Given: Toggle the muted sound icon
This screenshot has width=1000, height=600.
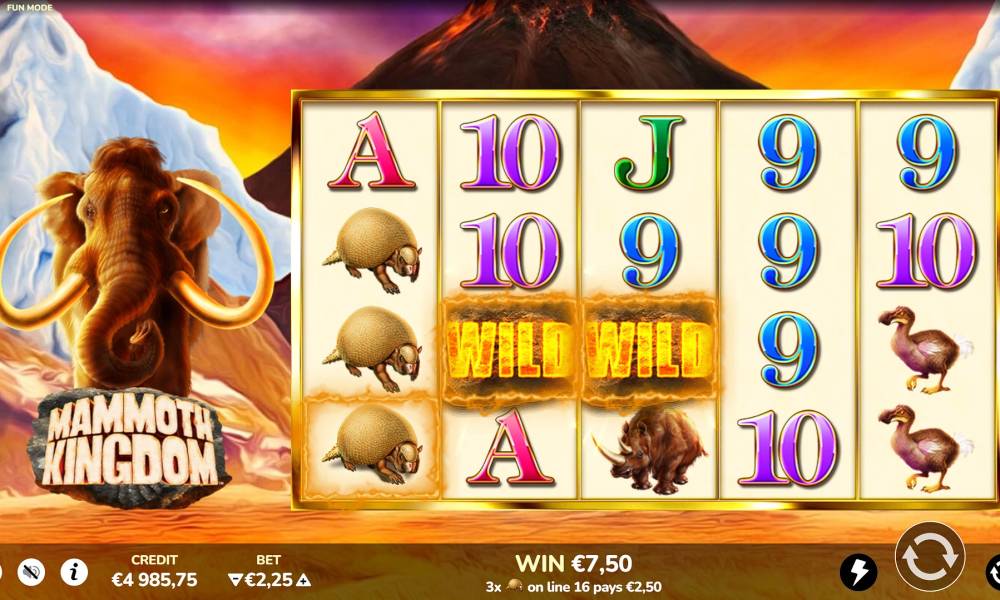Looking at the screenshot, I should 32,571.
